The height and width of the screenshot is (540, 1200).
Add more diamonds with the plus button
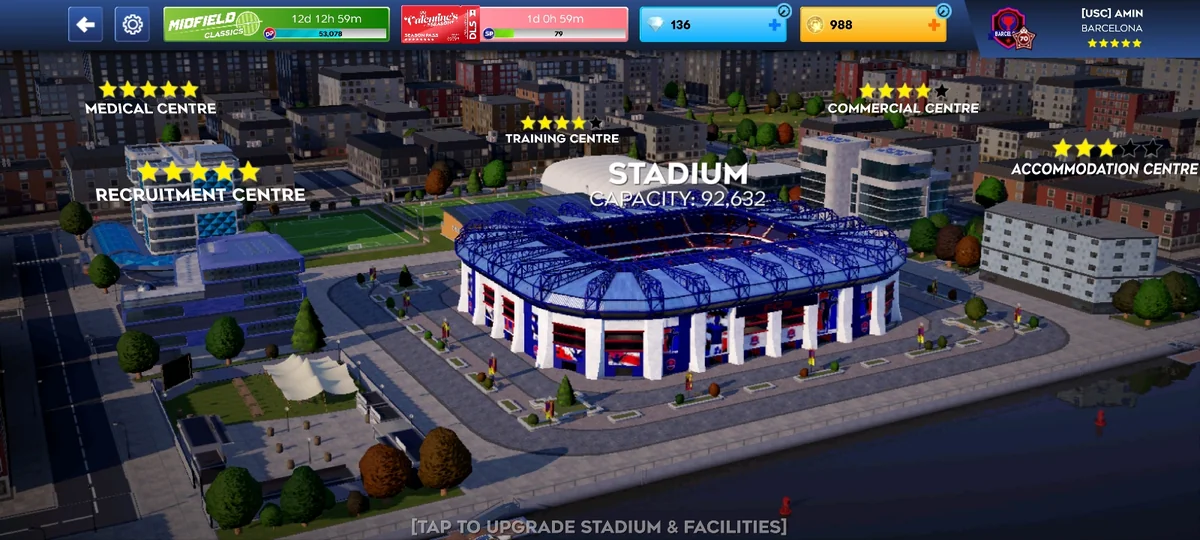point(775,25)
